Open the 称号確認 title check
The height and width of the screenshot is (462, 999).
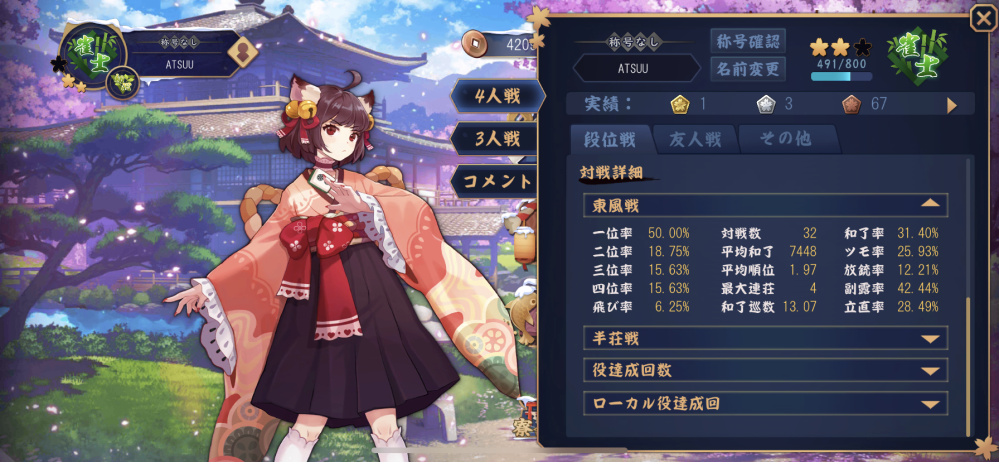click(747, 41)
